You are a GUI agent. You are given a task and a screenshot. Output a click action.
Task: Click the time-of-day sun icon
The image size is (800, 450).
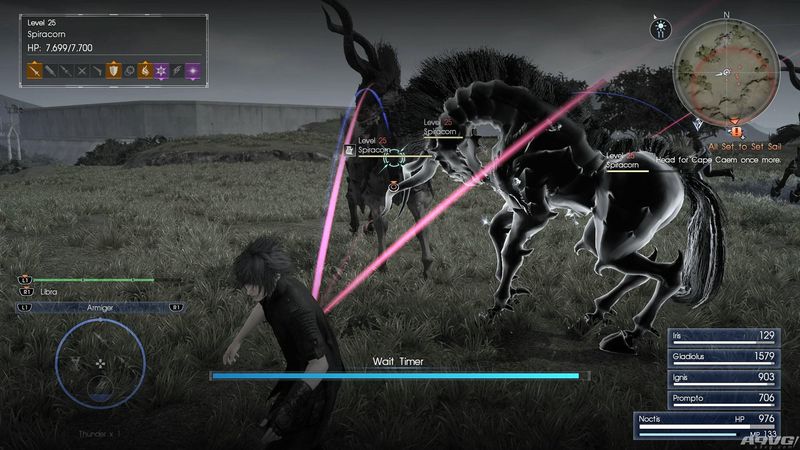[661, 20]
